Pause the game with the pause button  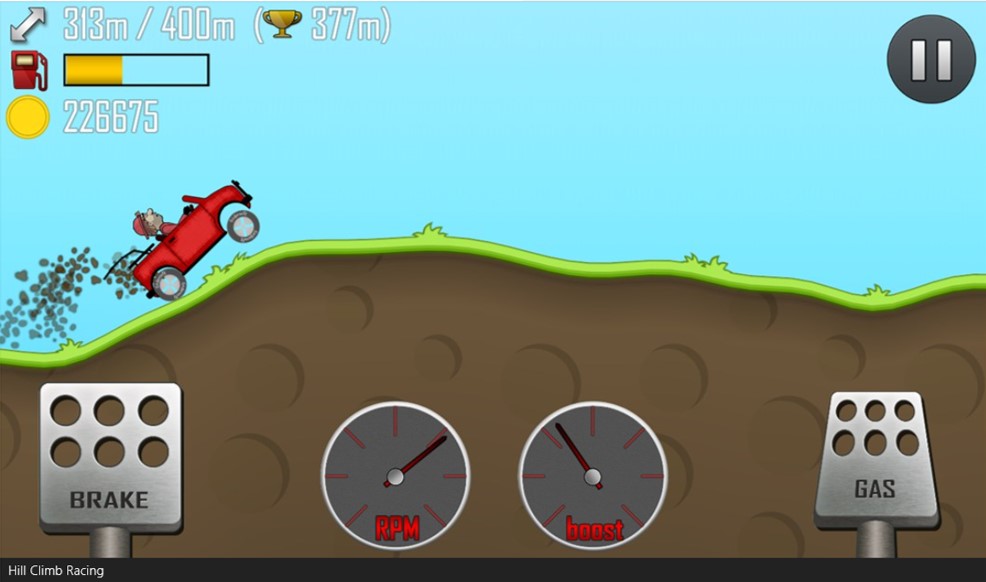point(931,60)
